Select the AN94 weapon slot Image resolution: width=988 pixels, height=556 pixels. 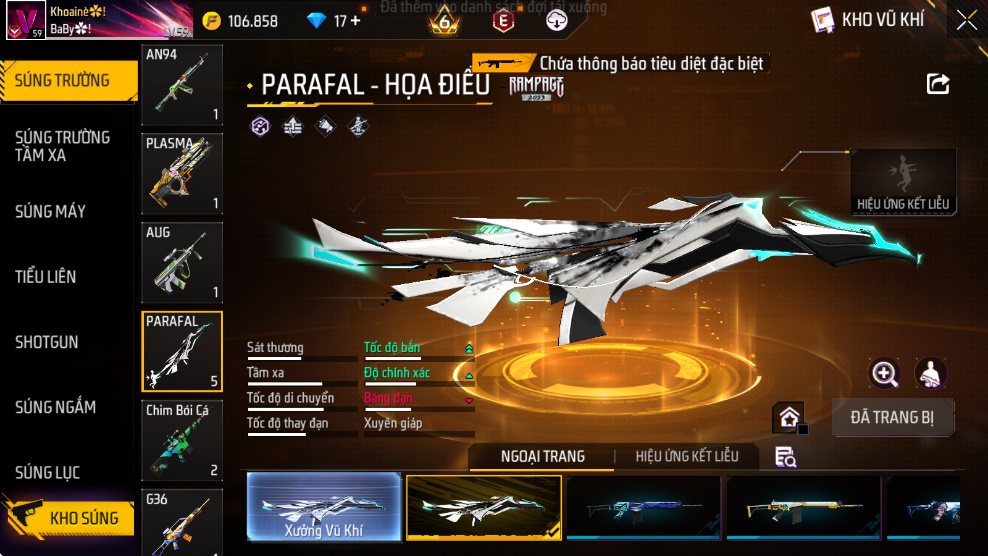(x=182, y=85)
